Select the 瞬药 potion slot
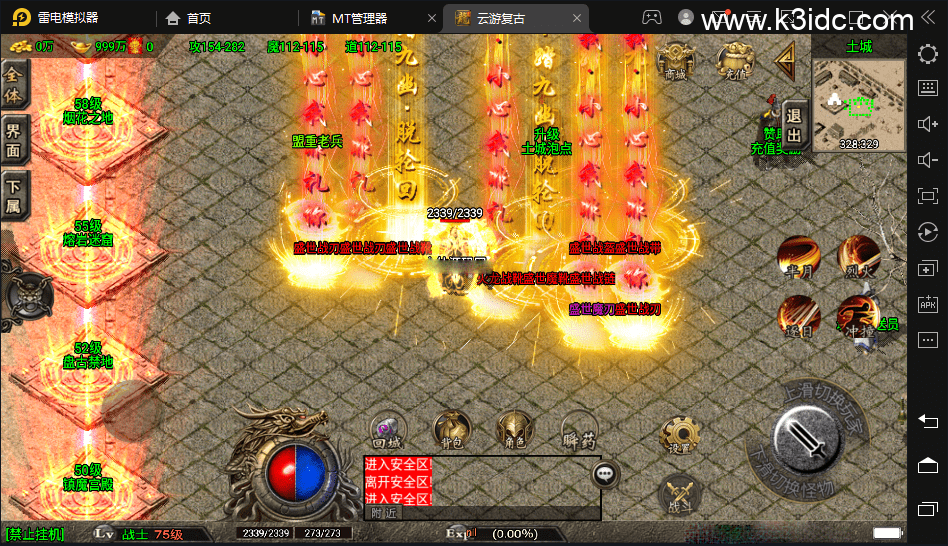The image size is (948, 546). pos(578,430)
